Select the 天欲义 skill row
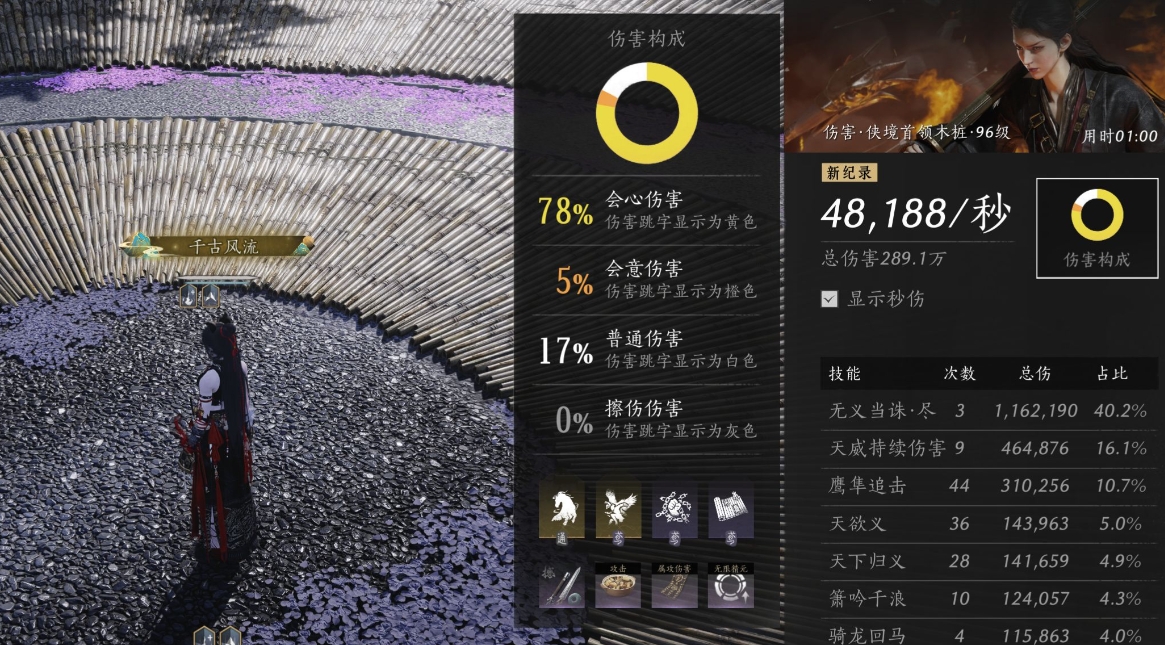1165x645 pixels. [x=988, y=523]
